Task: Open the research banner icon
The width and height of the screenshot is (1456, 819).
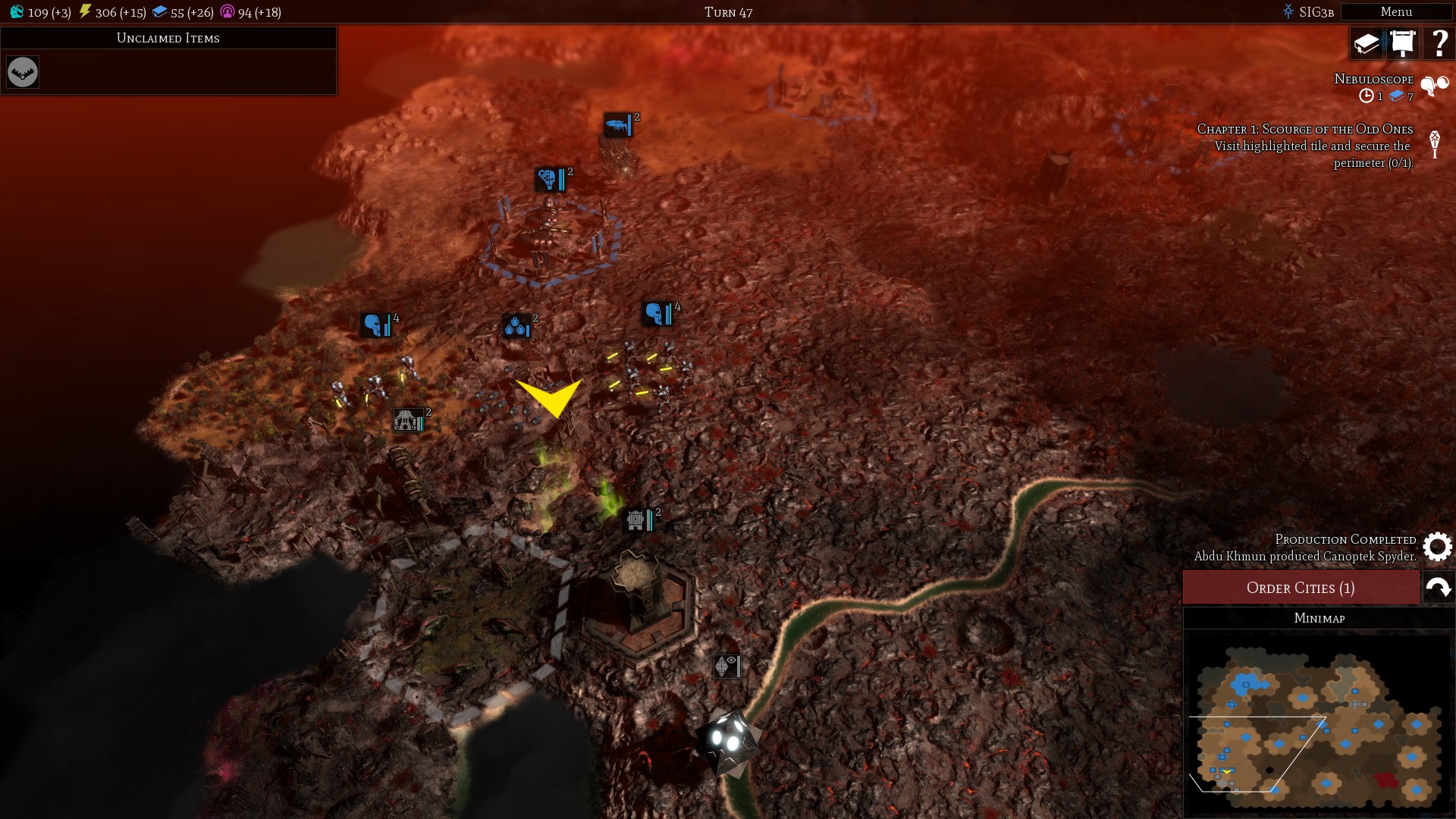Action: 1403,43
